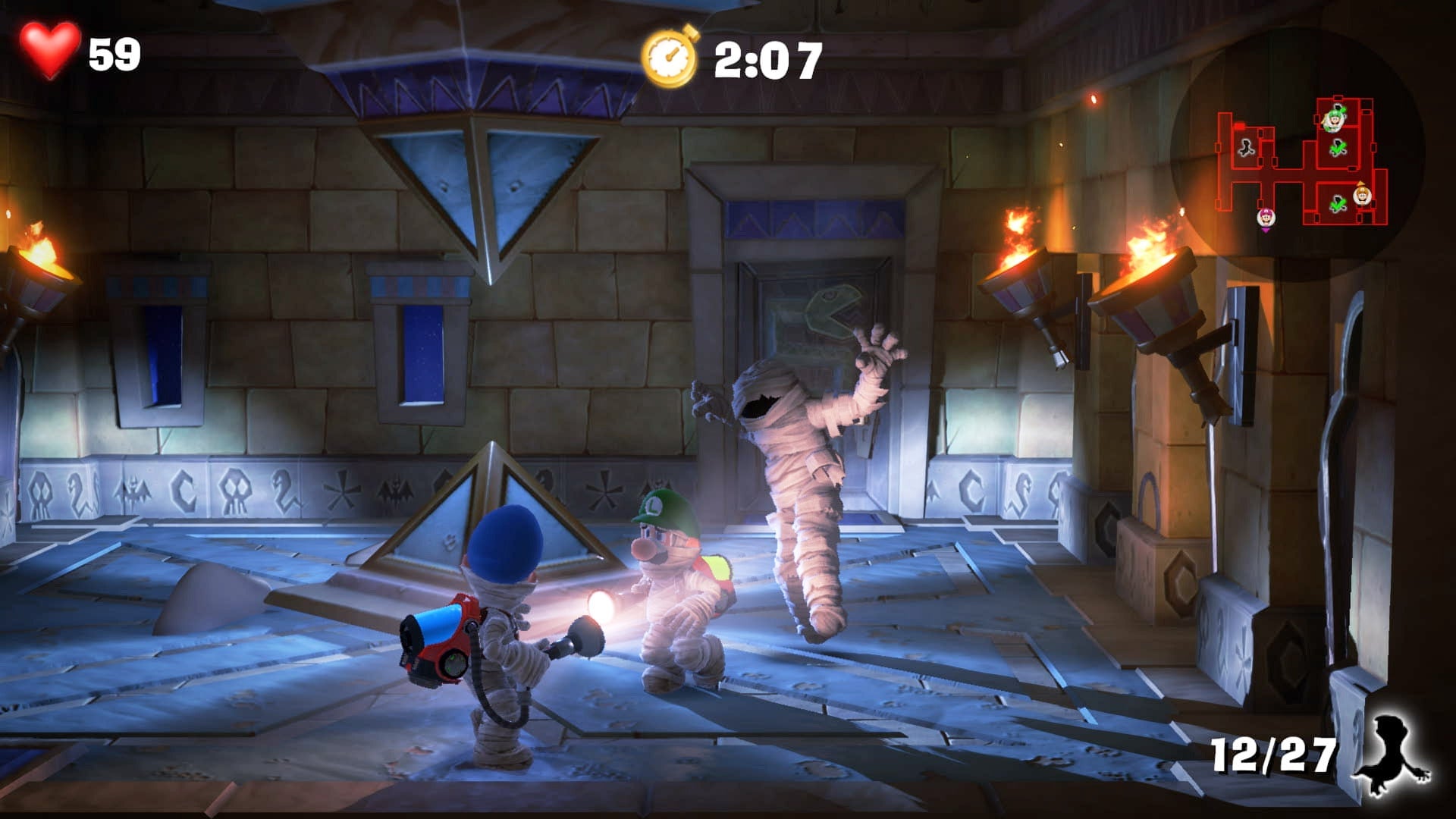Select a green checkmark ghost icon on the minimap
Screen dimensions: 1456x819
click(x=1338, y=147)
